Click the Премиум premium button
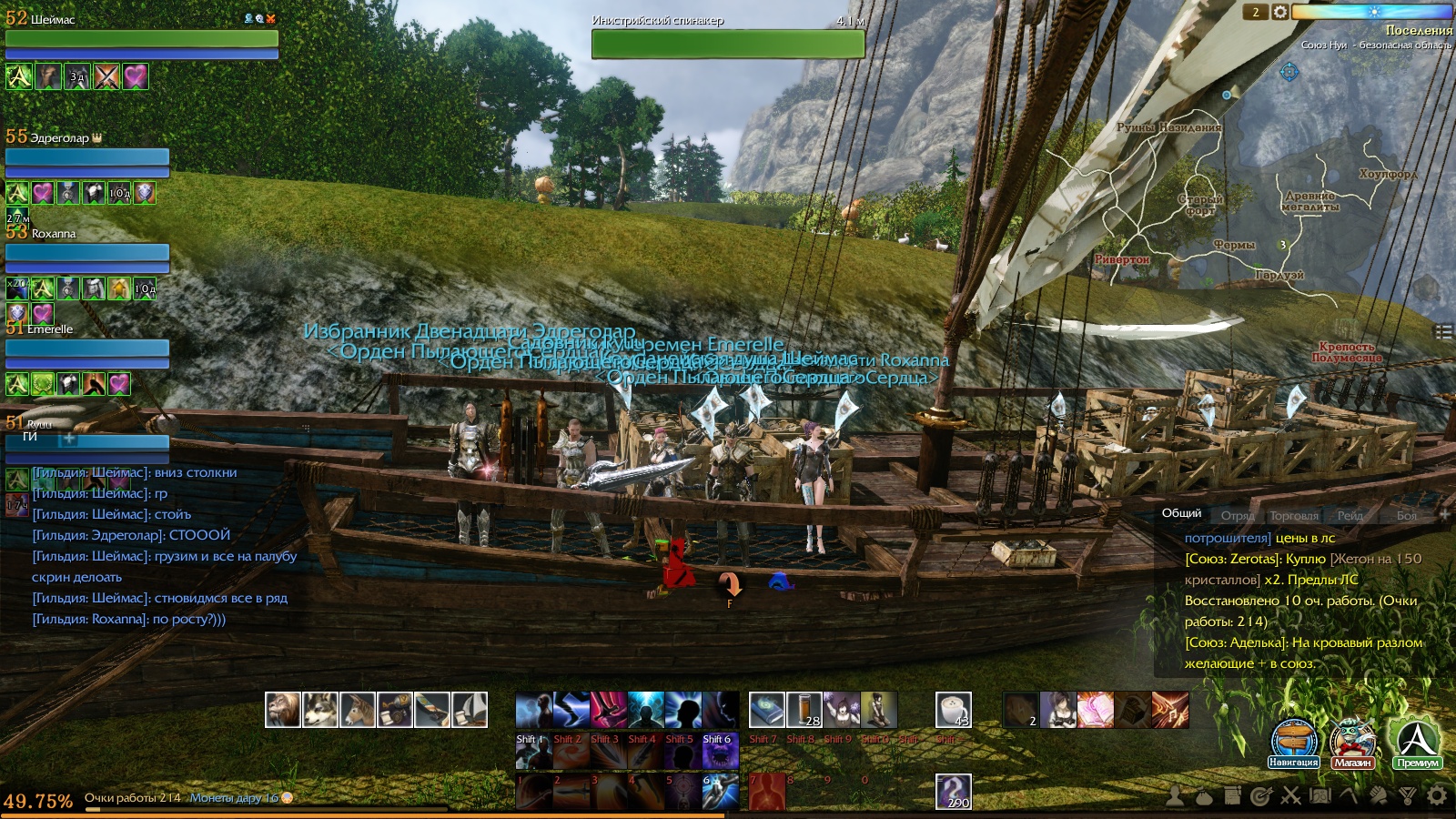Image resolution: width=1456 pixels, height=819 pixels. pos(1416,742)
